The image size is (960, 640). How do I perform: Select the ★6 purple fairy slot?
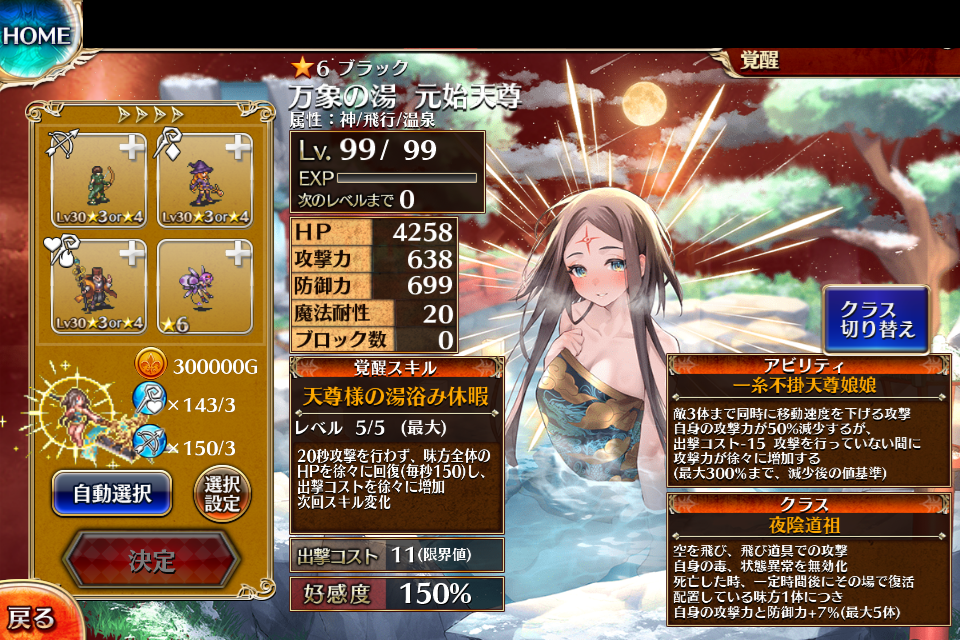(205, 284)
